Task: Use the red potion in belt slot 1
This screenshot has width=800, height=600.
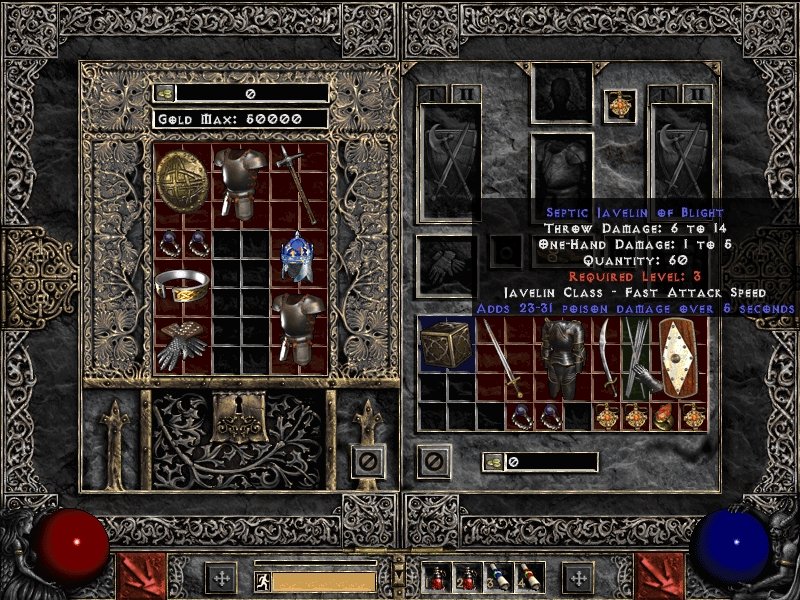Action: (x=439, y=578)
